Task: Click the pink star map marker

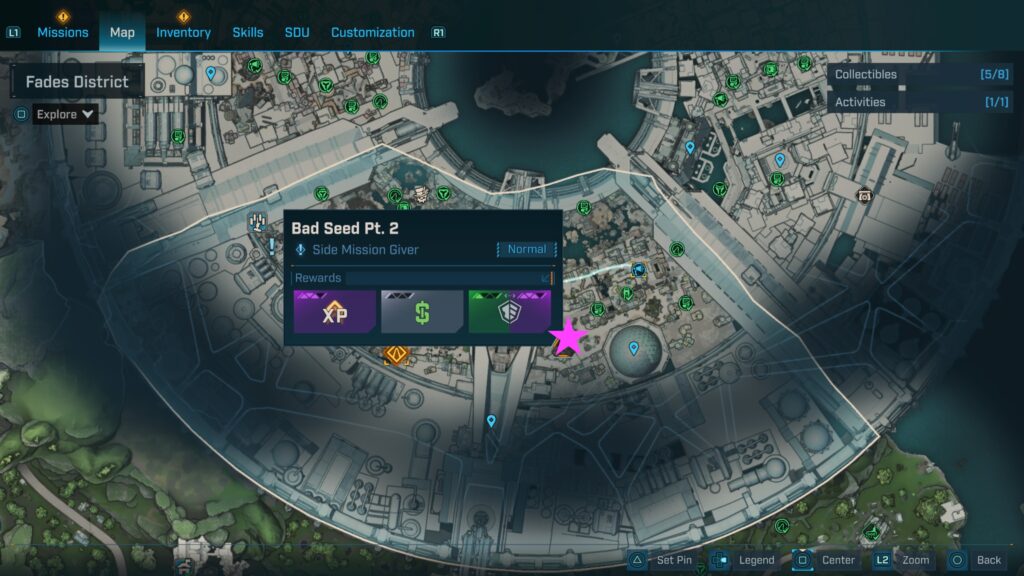Action: click(x=569, y=338)
